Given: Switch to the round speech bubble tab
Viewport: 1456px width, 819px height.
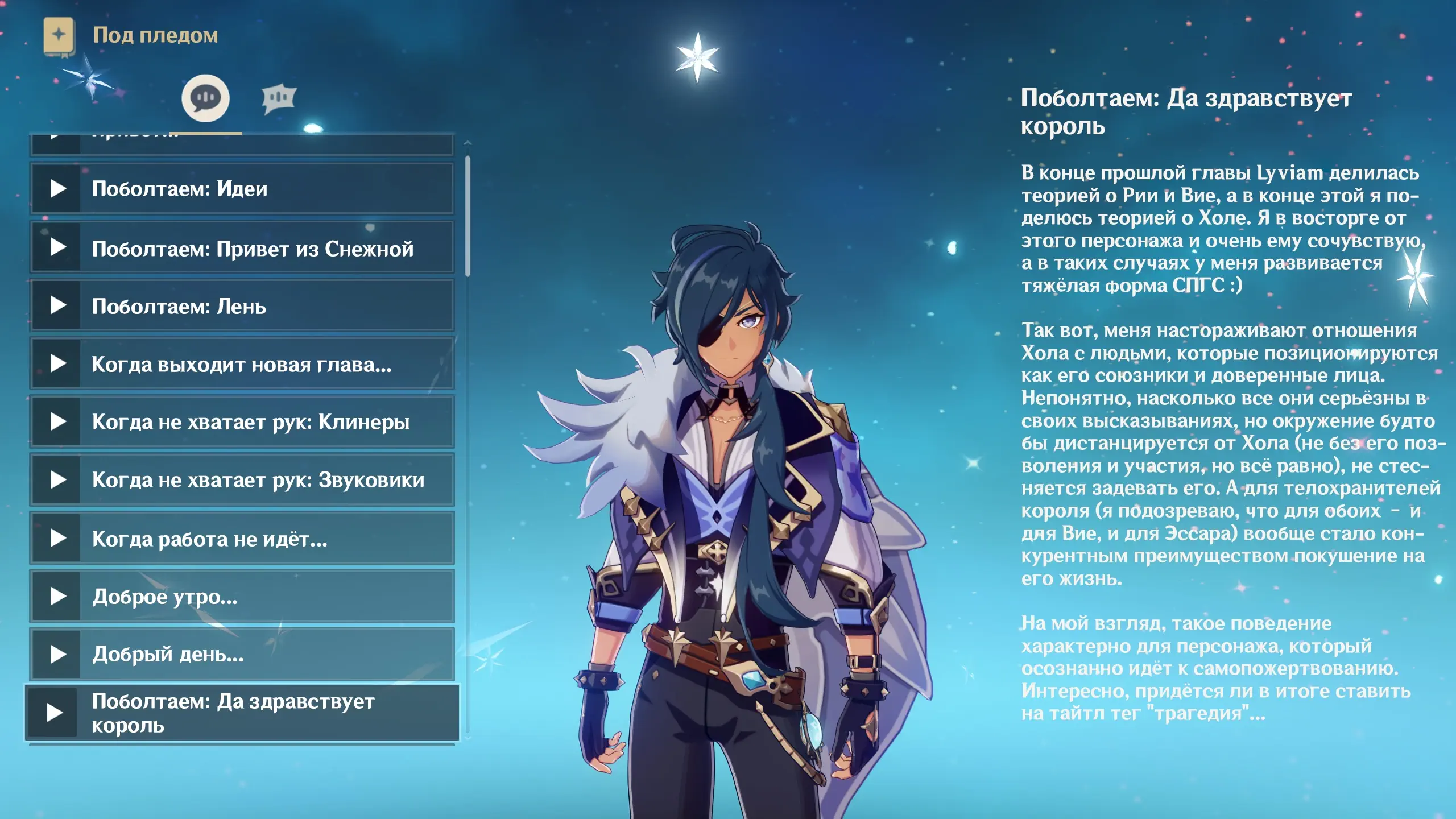Looking at the screenshot, I should coord(205,98).
